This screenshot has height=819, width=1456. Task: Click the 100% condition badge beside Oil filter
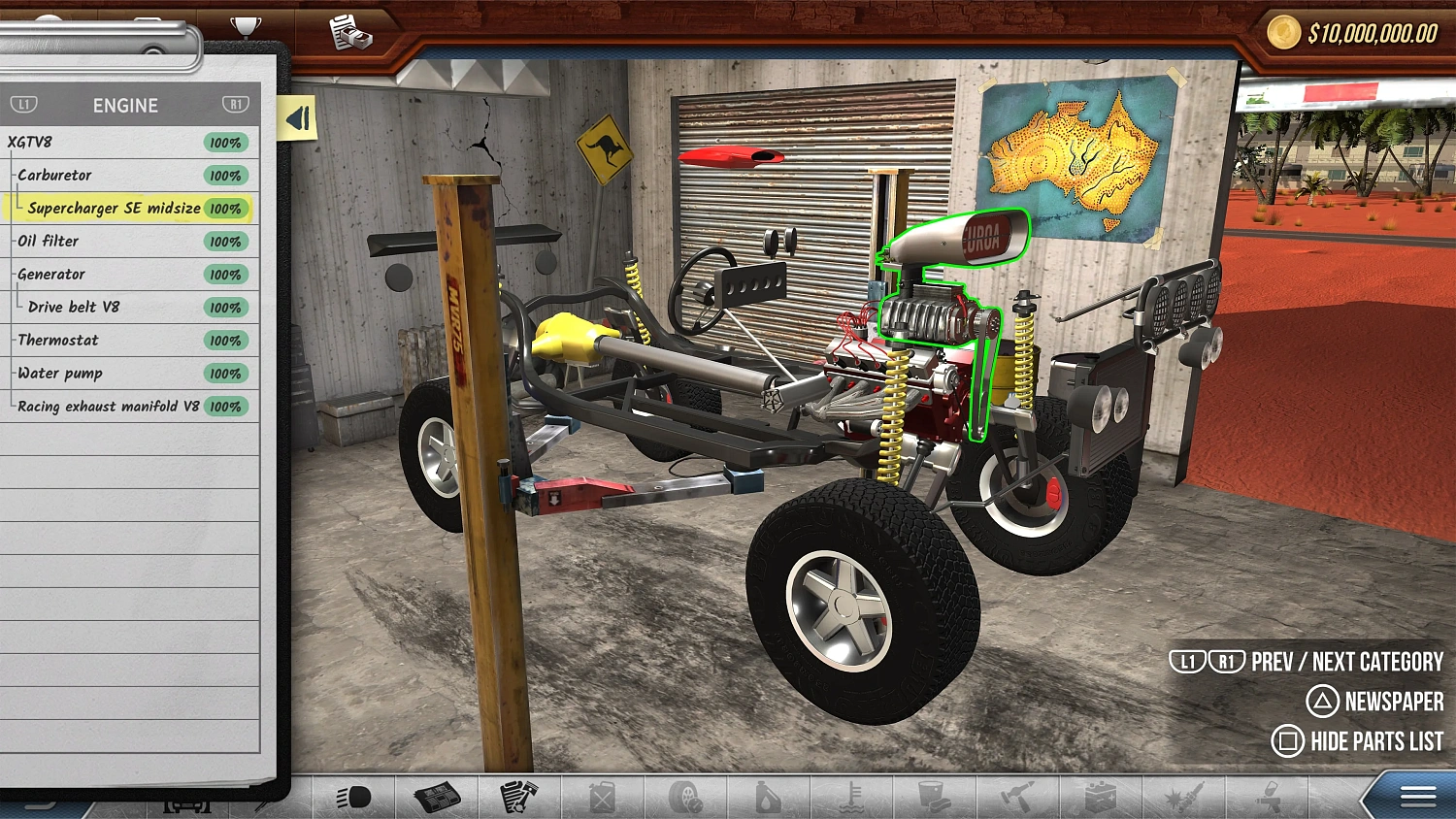(x=224, y=241)
